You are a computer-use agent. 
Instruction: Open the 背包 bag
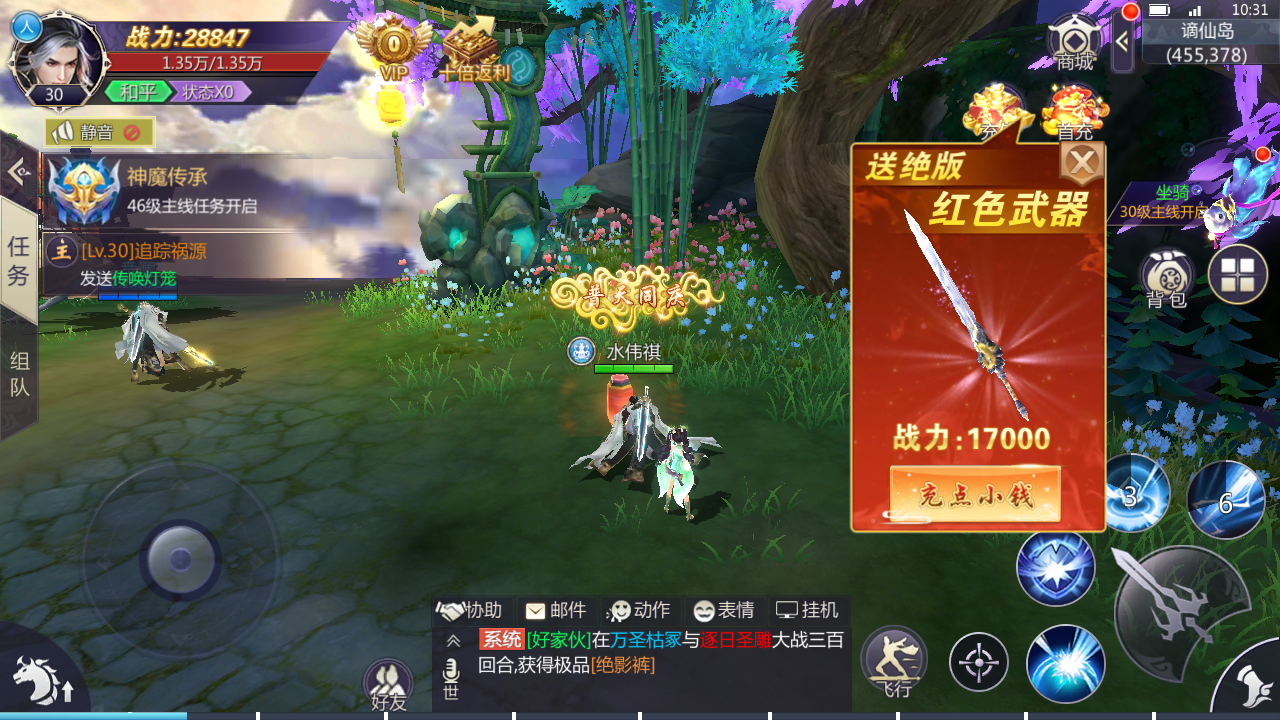point(1165,275)
